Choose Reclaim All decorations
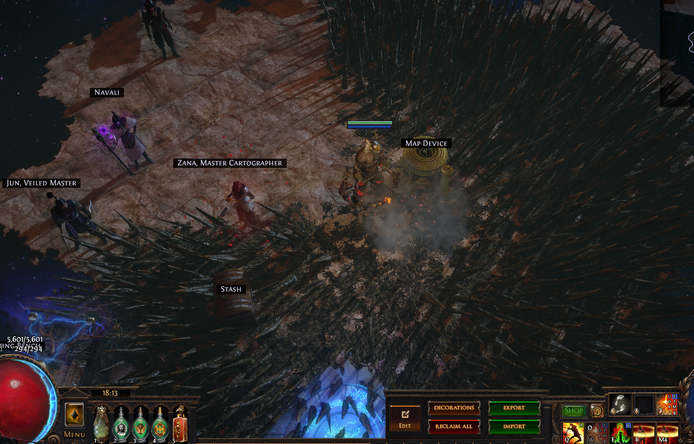 [x=453, y=426]
